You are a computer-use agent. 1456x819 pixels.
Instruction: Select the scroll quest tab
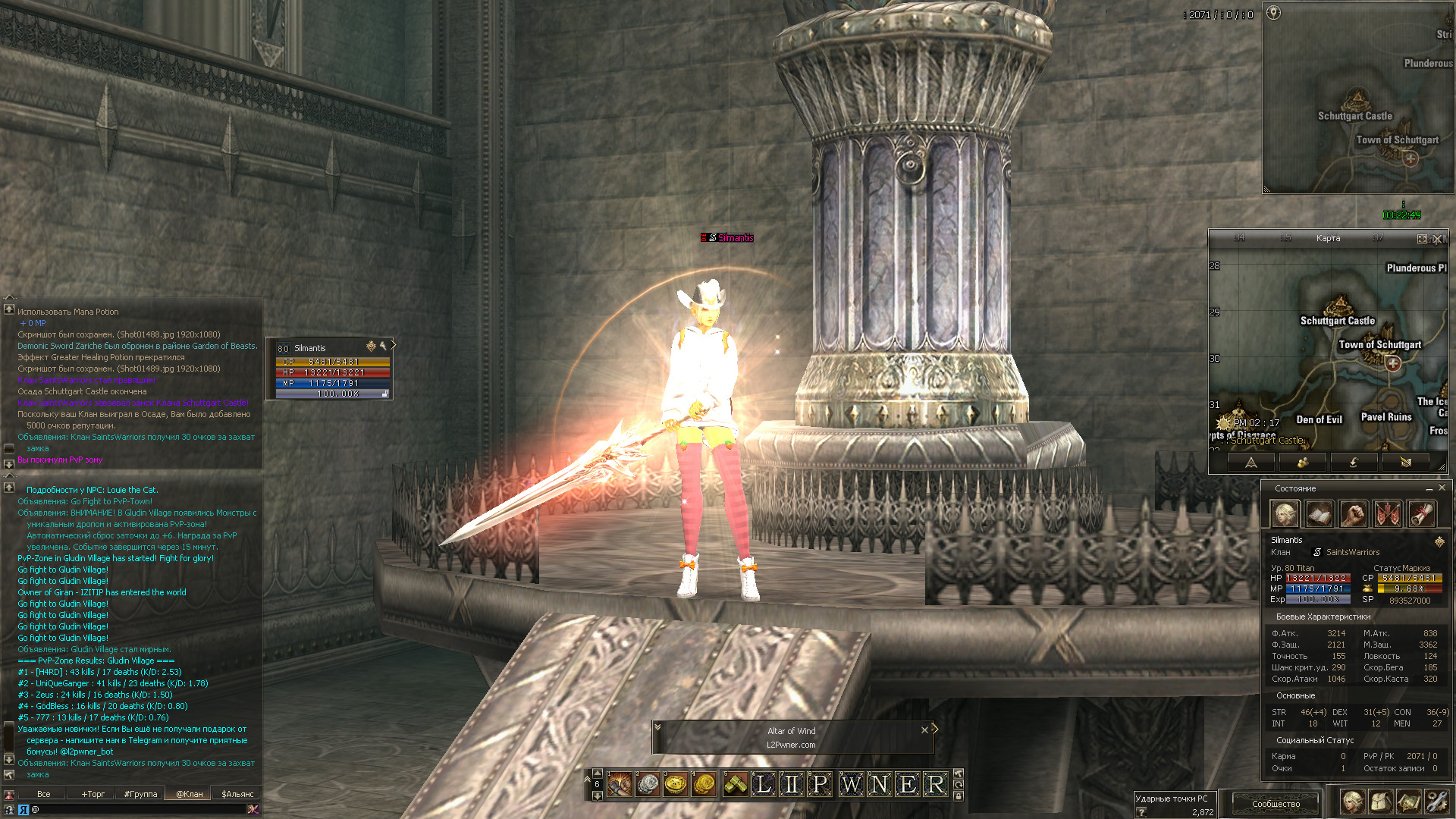(1422, 514)
